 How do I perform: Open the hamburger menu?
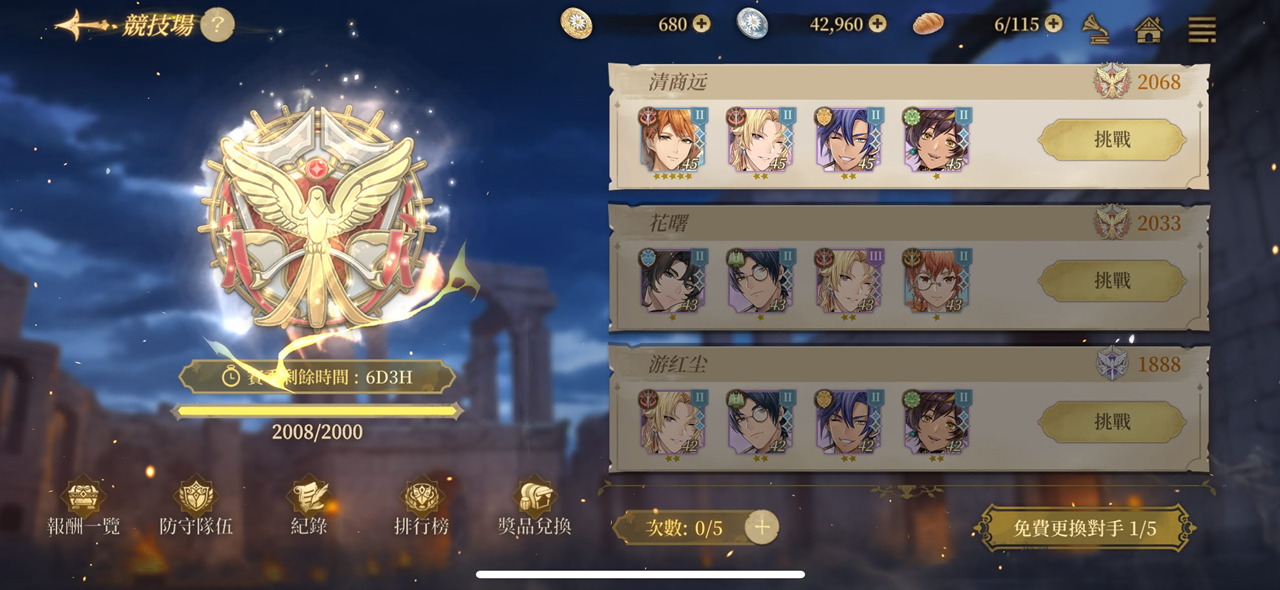(1201, 29)
